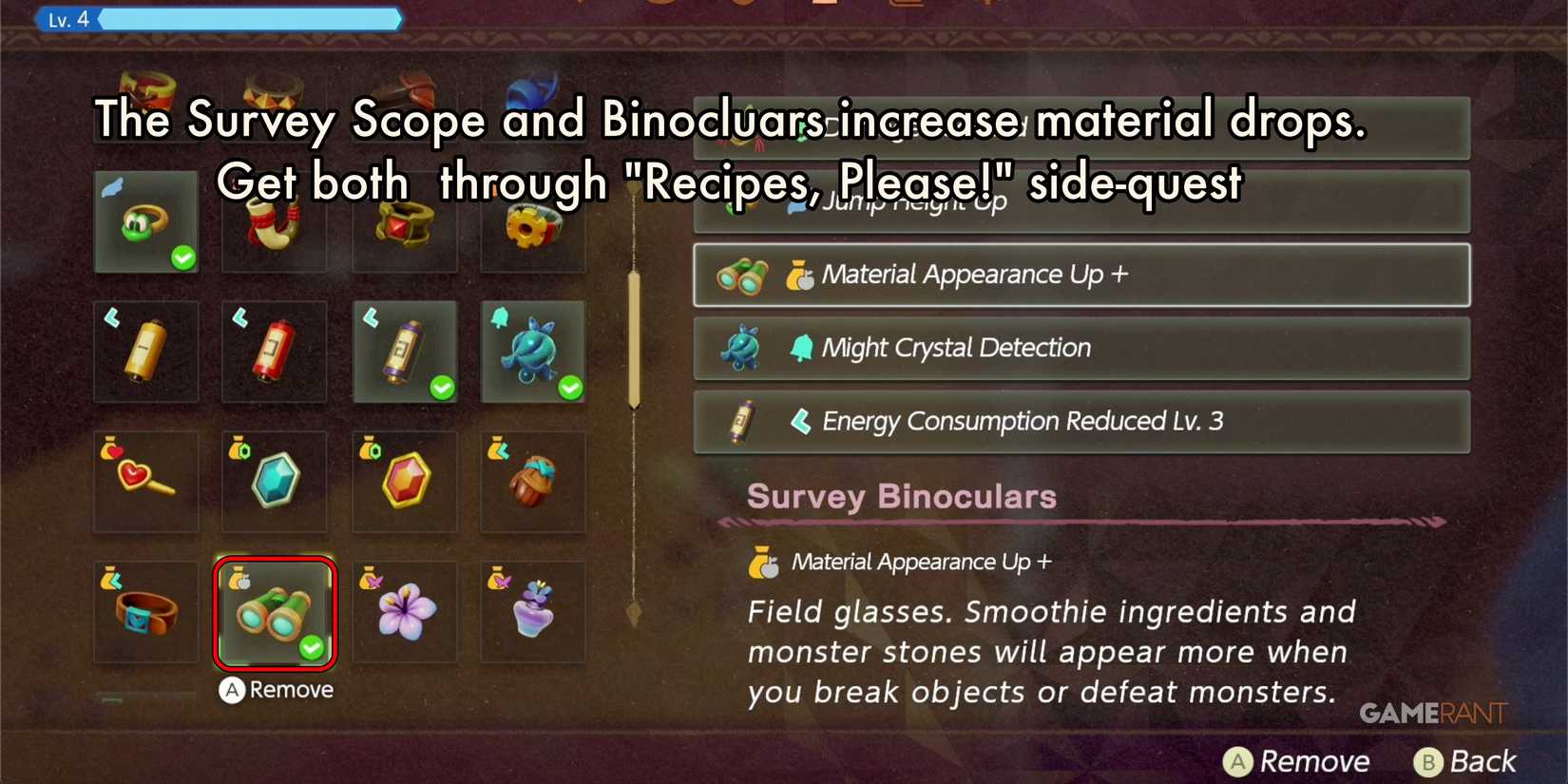Toggle the equip checkmark on the Survey Binoculars

[x=312, y=649]
